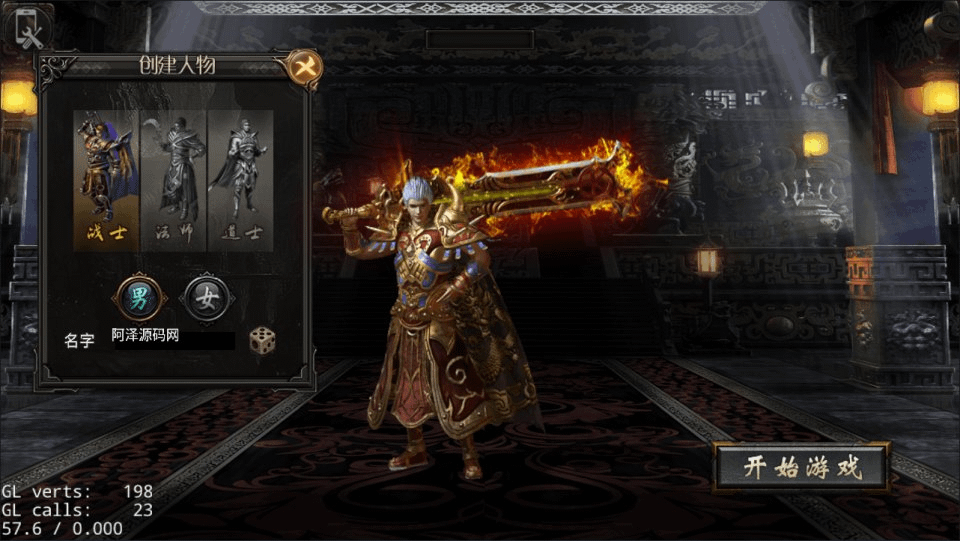This screenshot has height=541, width=960.
Task: Start the game with 开始游戏 button
Action: coord(802,467)
